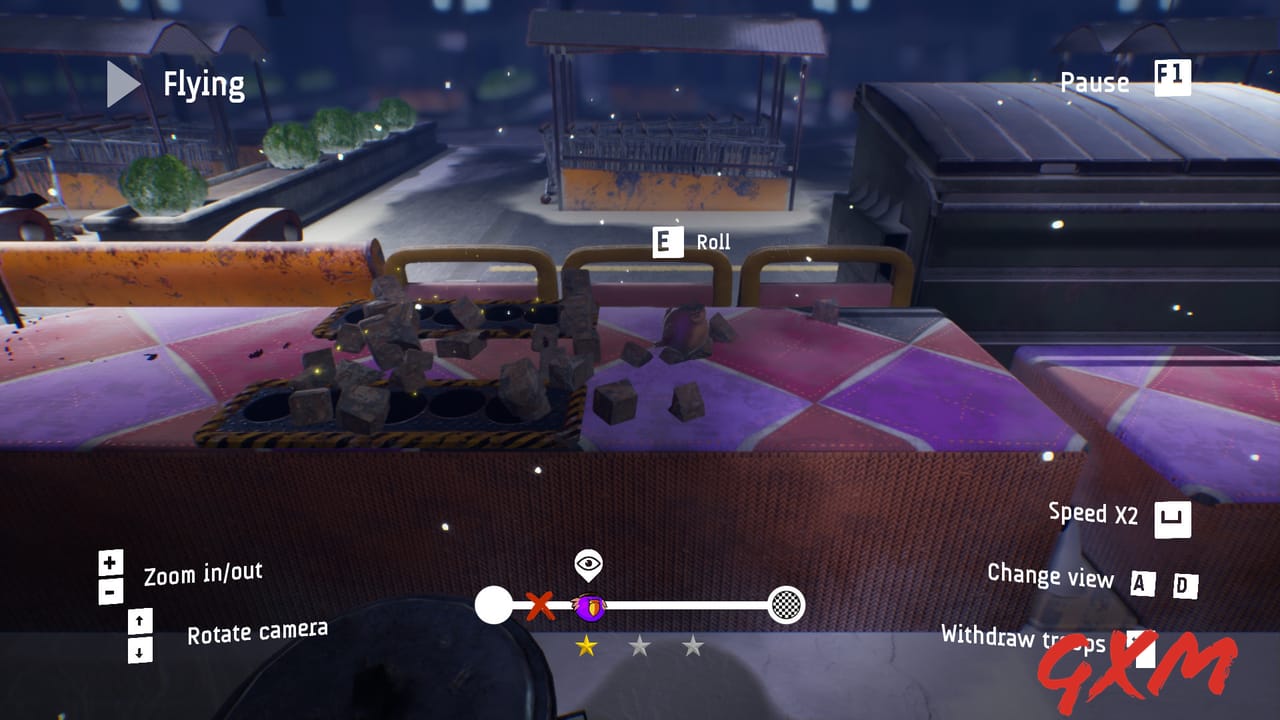Click the white start circle of the progress bar
Image resolution: width=1280 pixels, height=720 pixels.
click(492, 604)
